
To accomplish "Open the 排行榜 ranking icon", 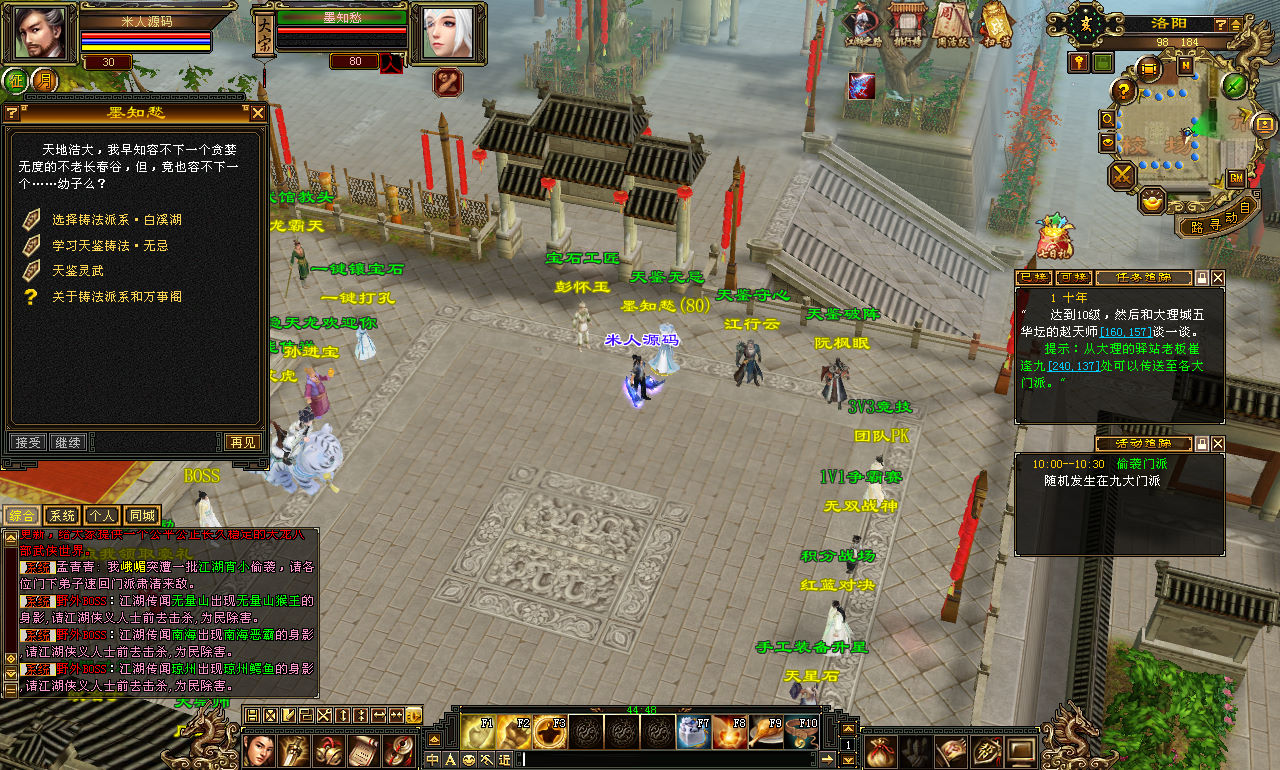I will (x=908, y=23).
